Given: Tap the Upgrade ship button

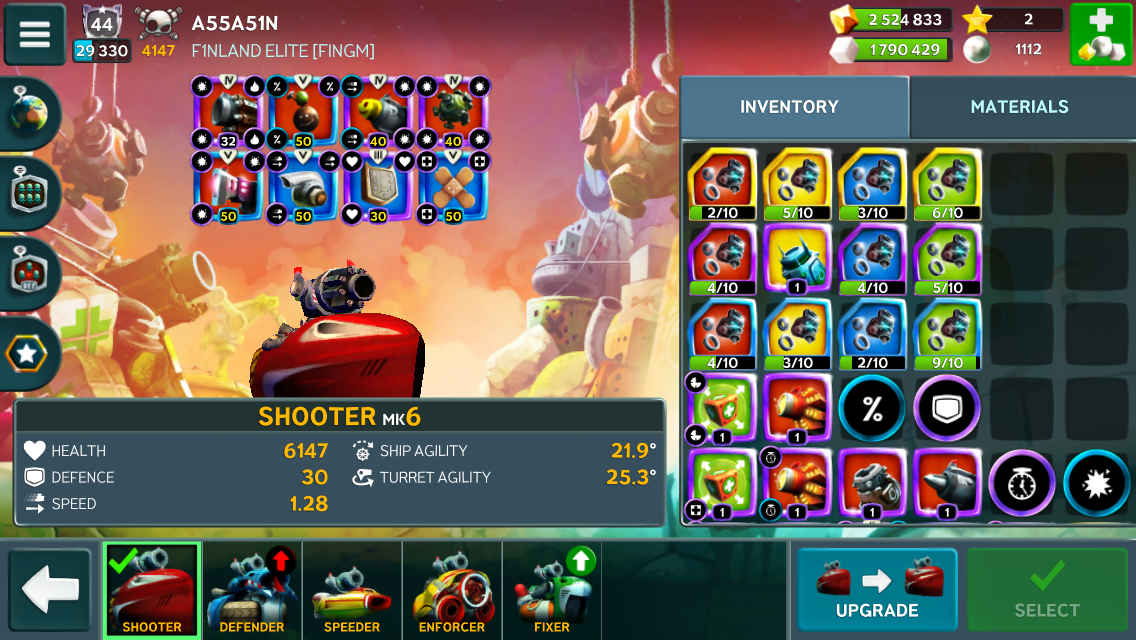Looking at the screenshot, I should click(x=877, y=589).
